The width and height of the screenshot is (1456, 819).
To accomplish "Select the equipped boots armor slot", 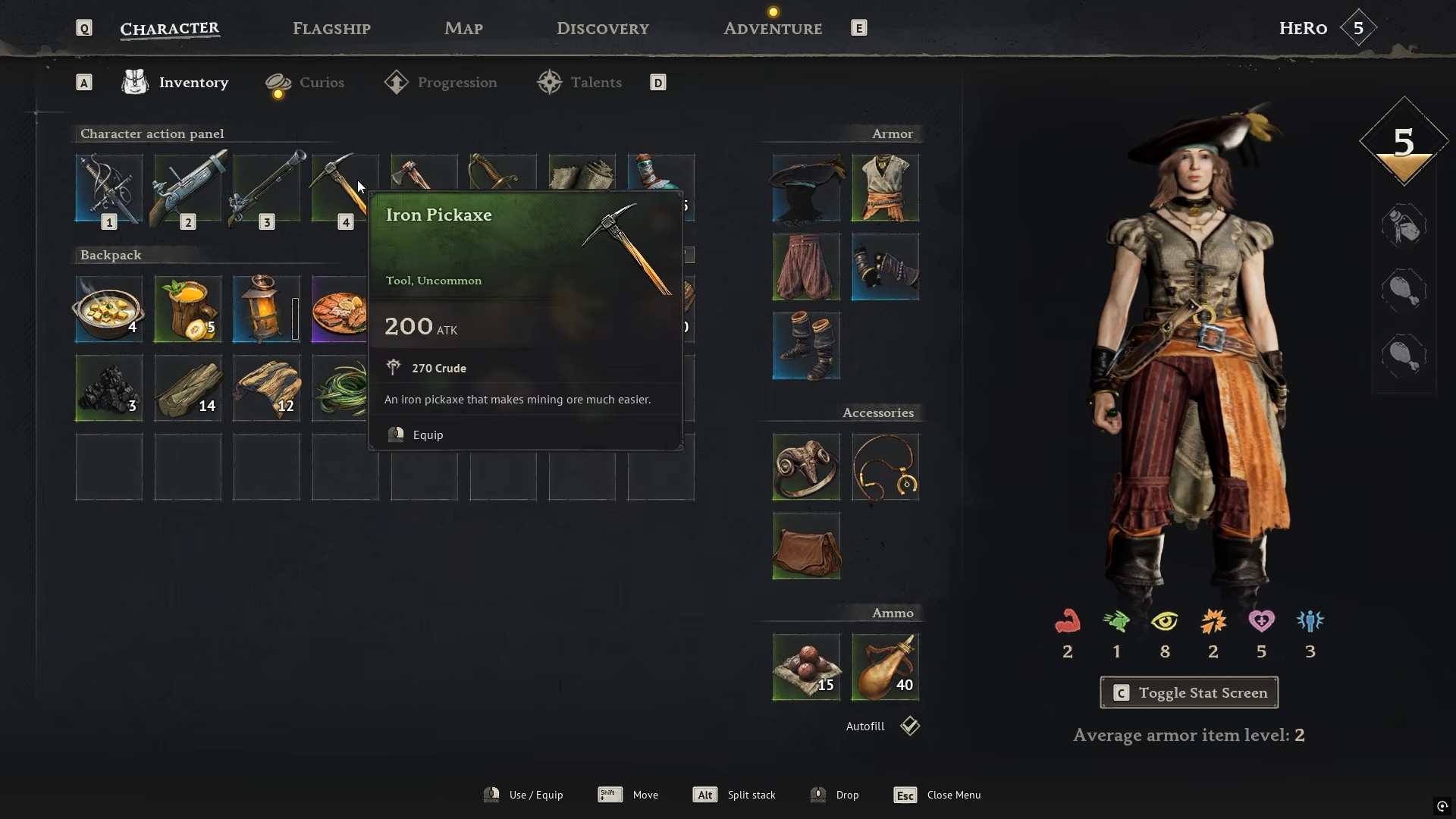I will pyautogui.click(x=806, y=345).
